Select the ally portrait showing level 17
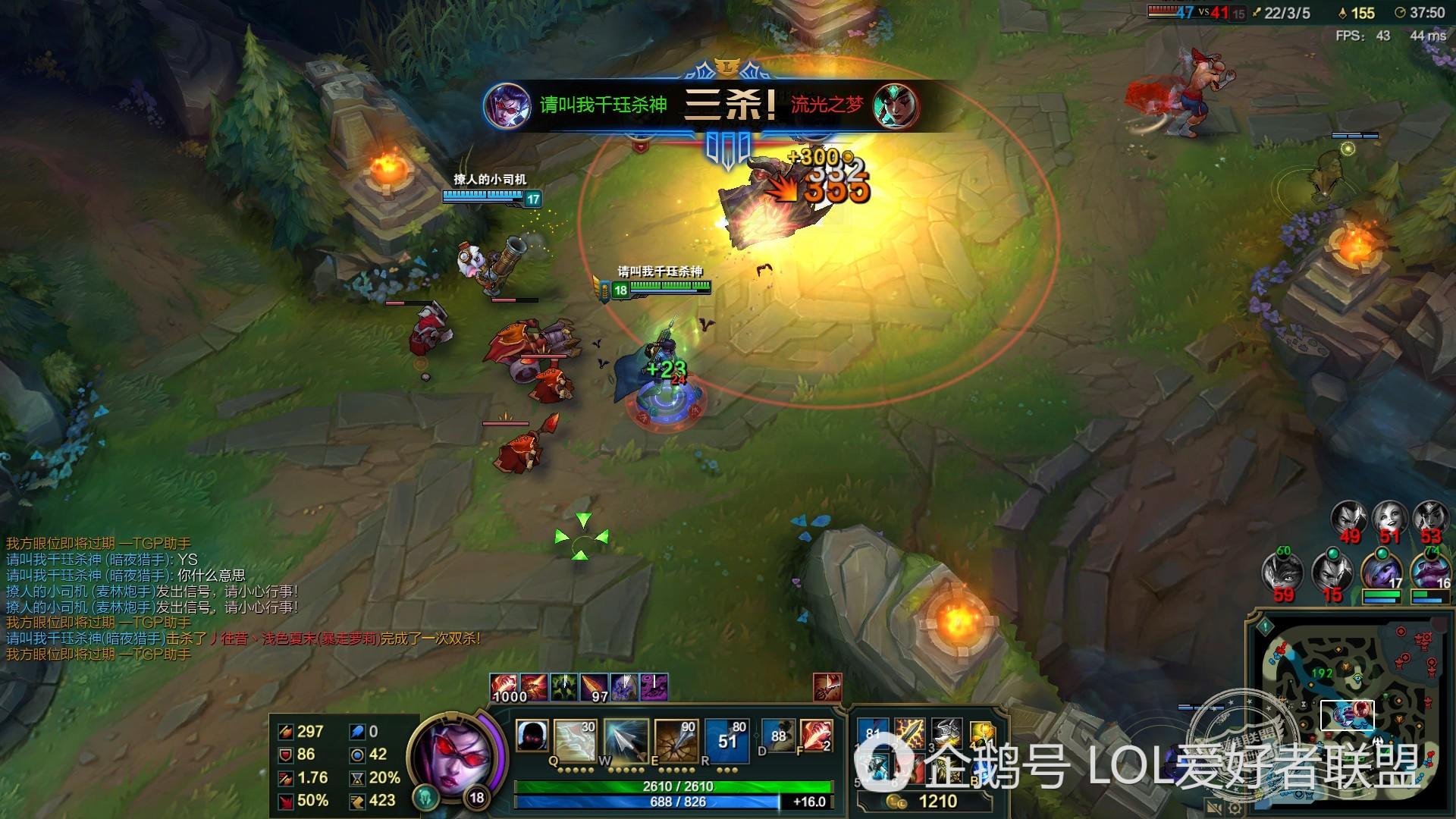 pyautogui.click(x=1381, y=572)
